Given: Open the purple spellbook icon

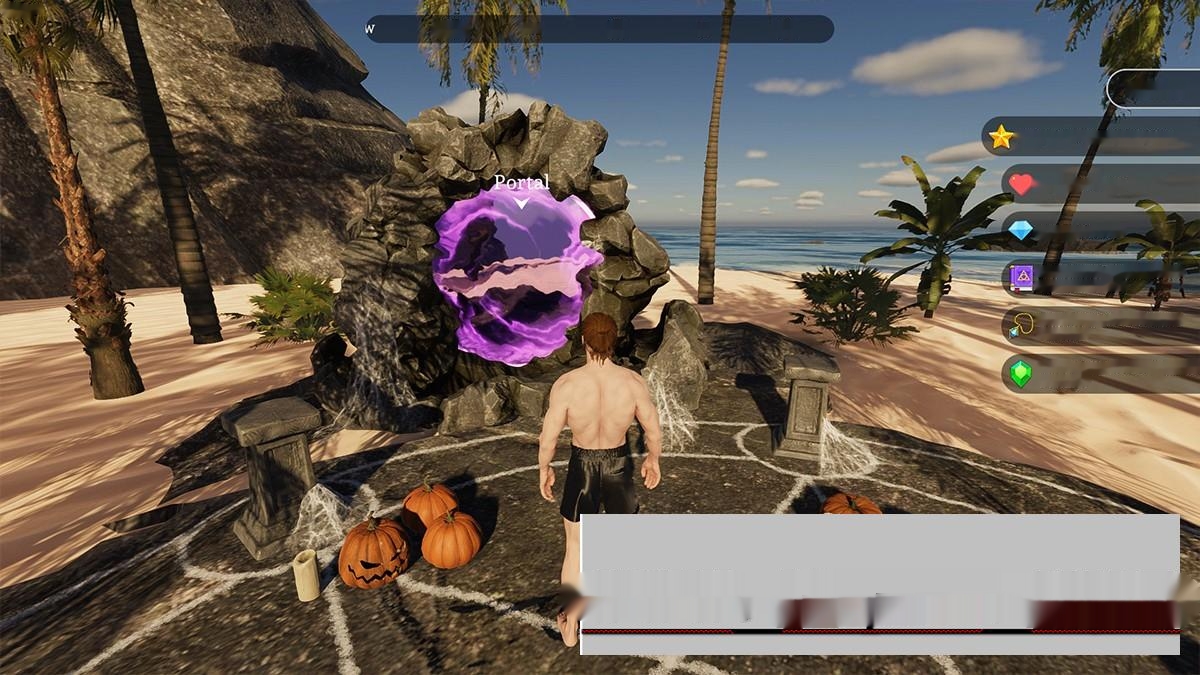Looking at the screenshot, I should pyautogui.click(x=1021, y=277).
